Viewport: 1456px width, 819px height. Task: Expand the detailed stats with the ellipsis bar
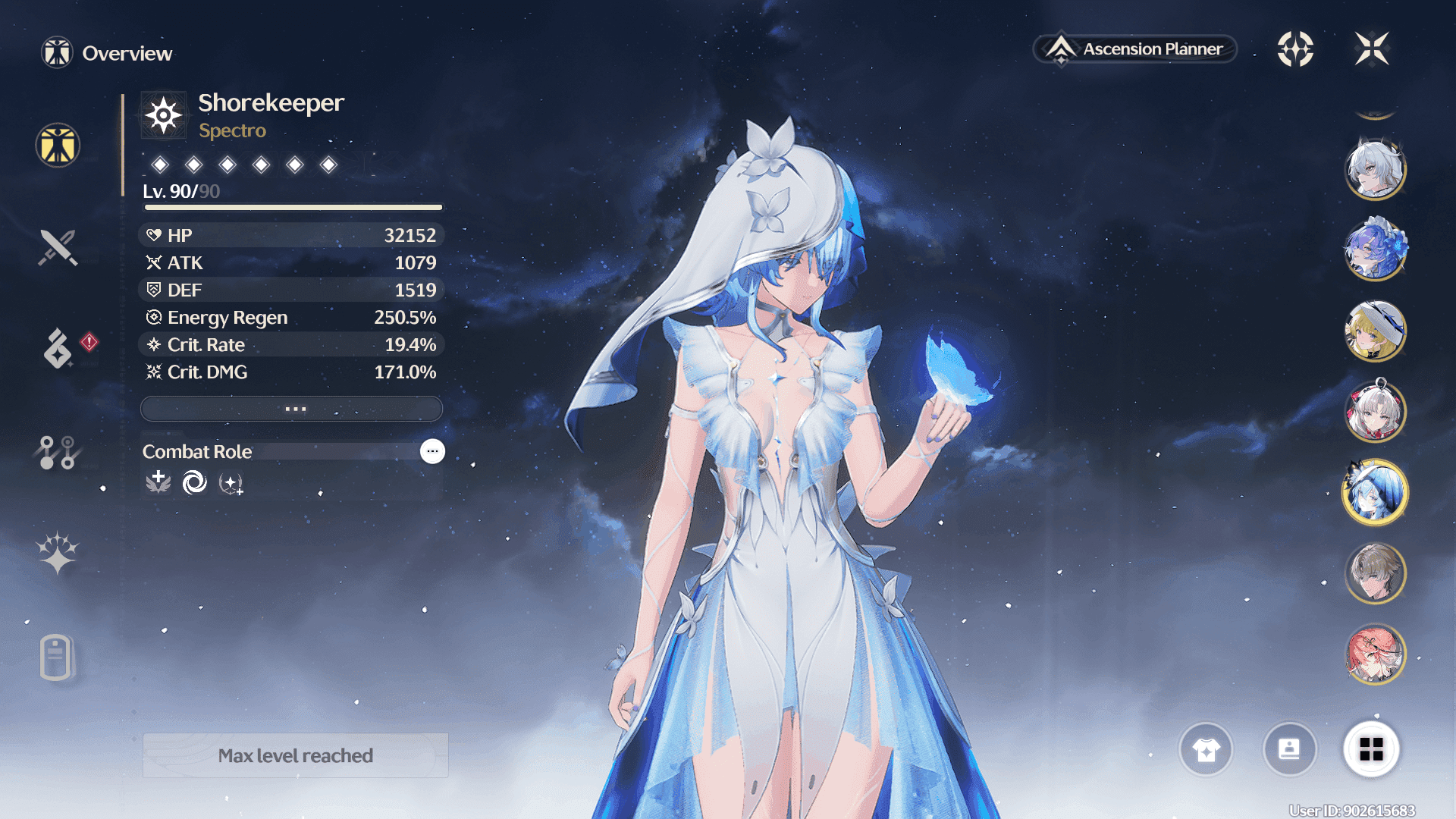click(292, 409)
